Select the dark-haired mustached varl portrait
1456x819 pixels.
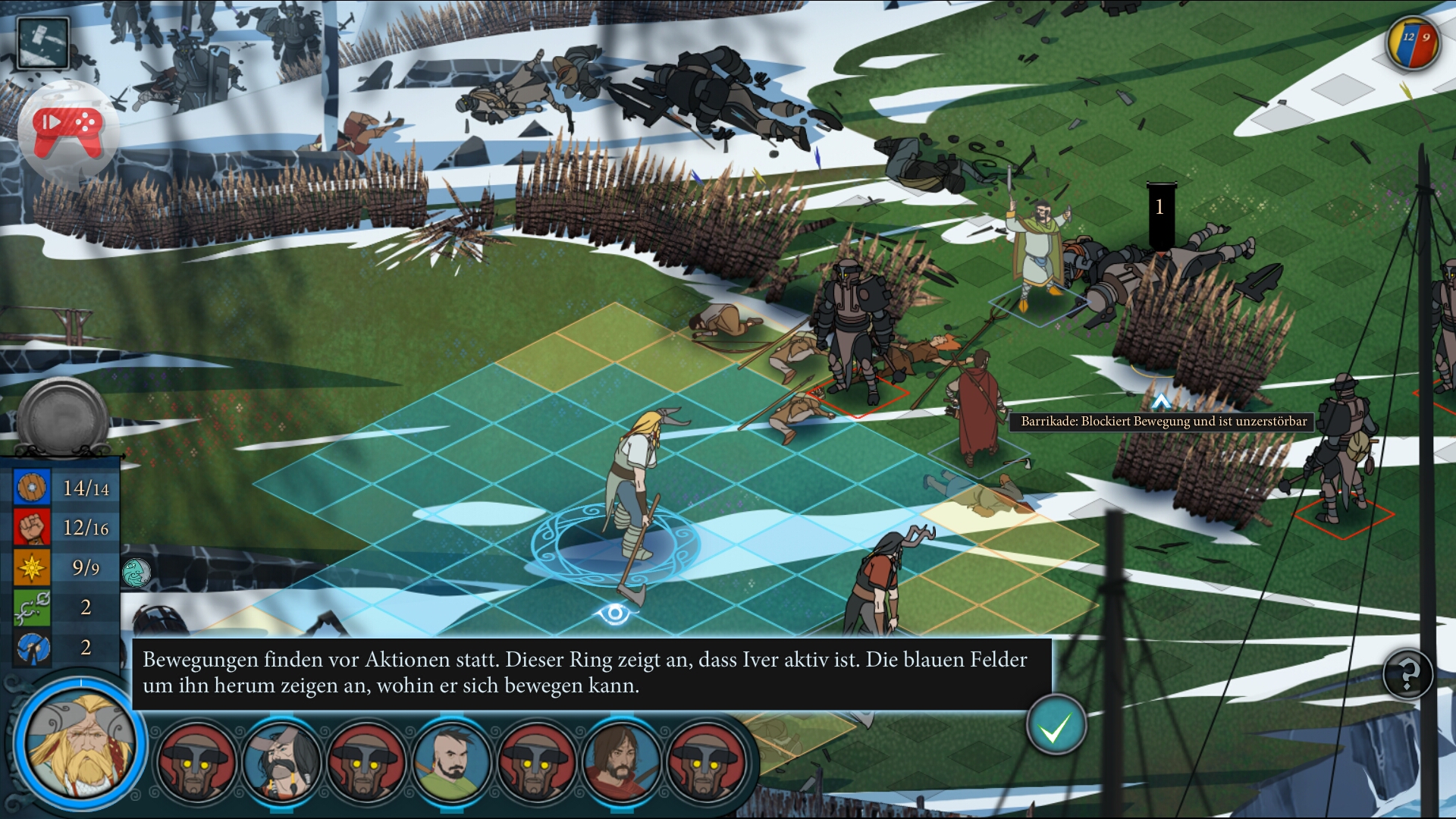[282, 760]
